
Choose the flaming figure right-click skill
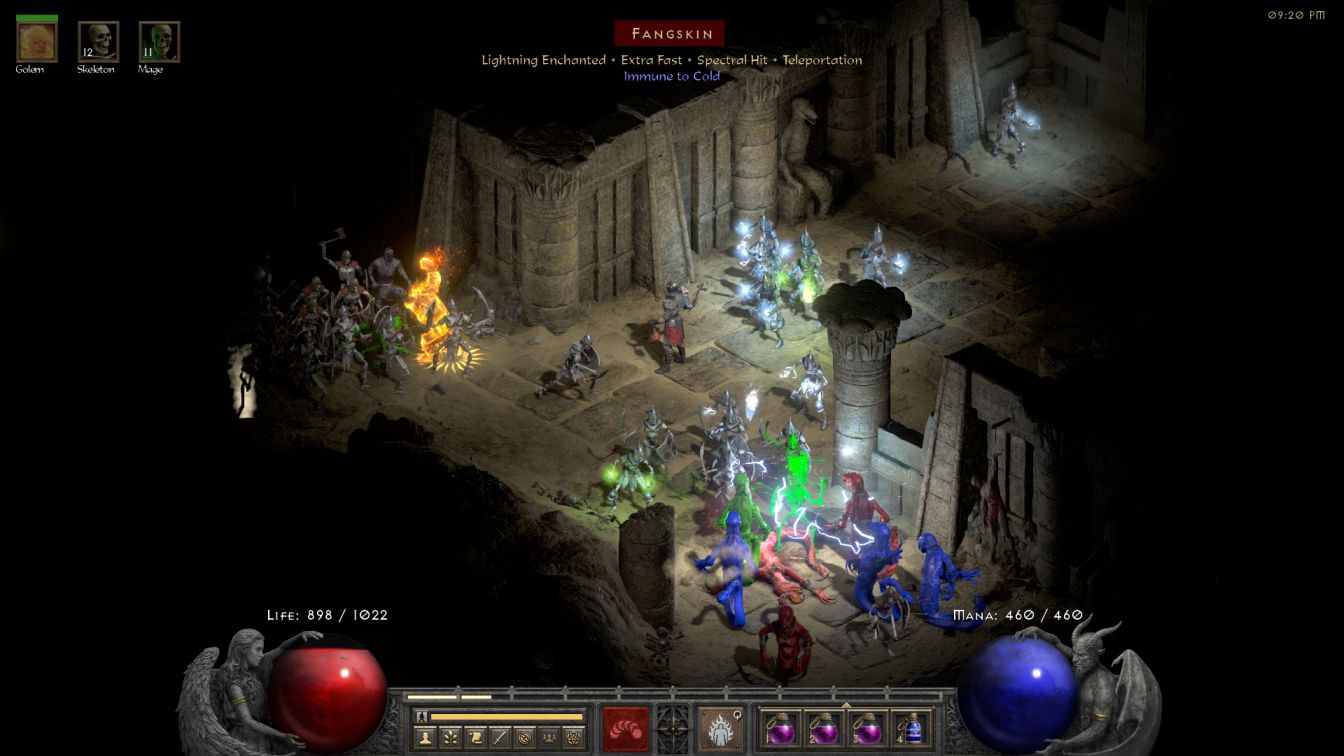[x=719, y=728]
